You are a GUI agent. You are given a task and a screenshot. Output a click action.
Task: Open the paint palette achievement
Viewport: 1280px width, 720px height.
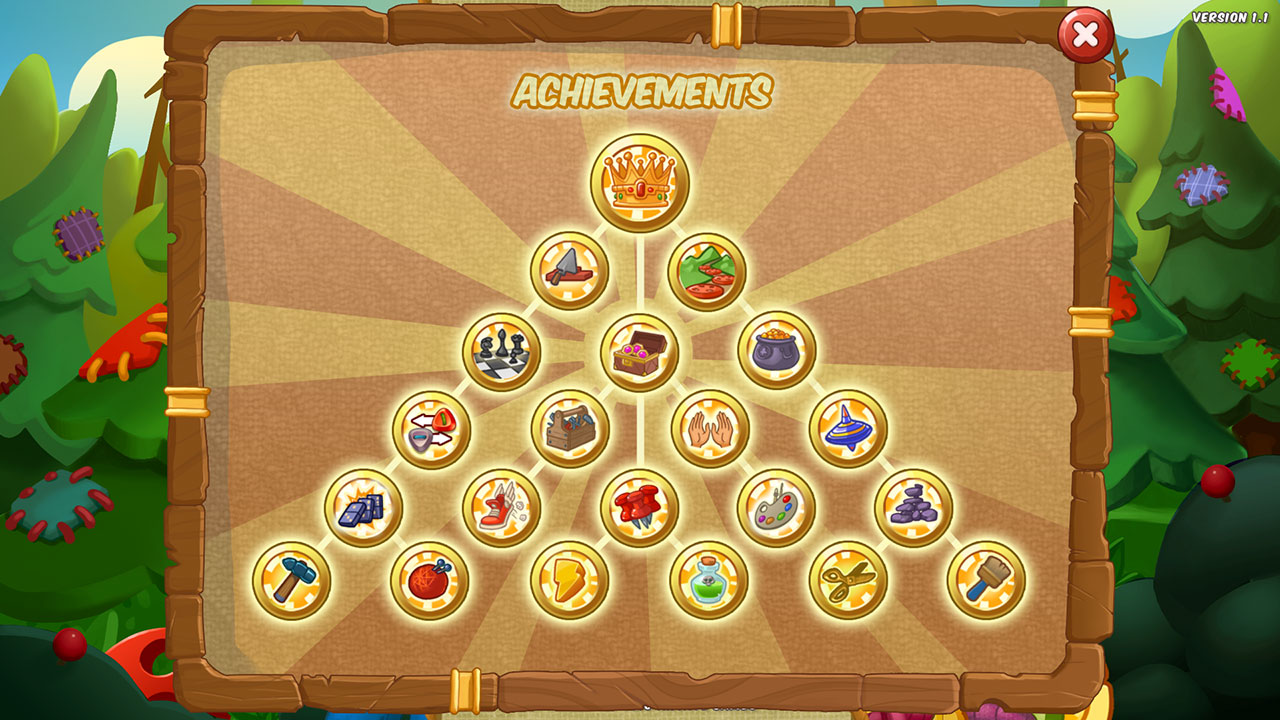tap(777, 508)
